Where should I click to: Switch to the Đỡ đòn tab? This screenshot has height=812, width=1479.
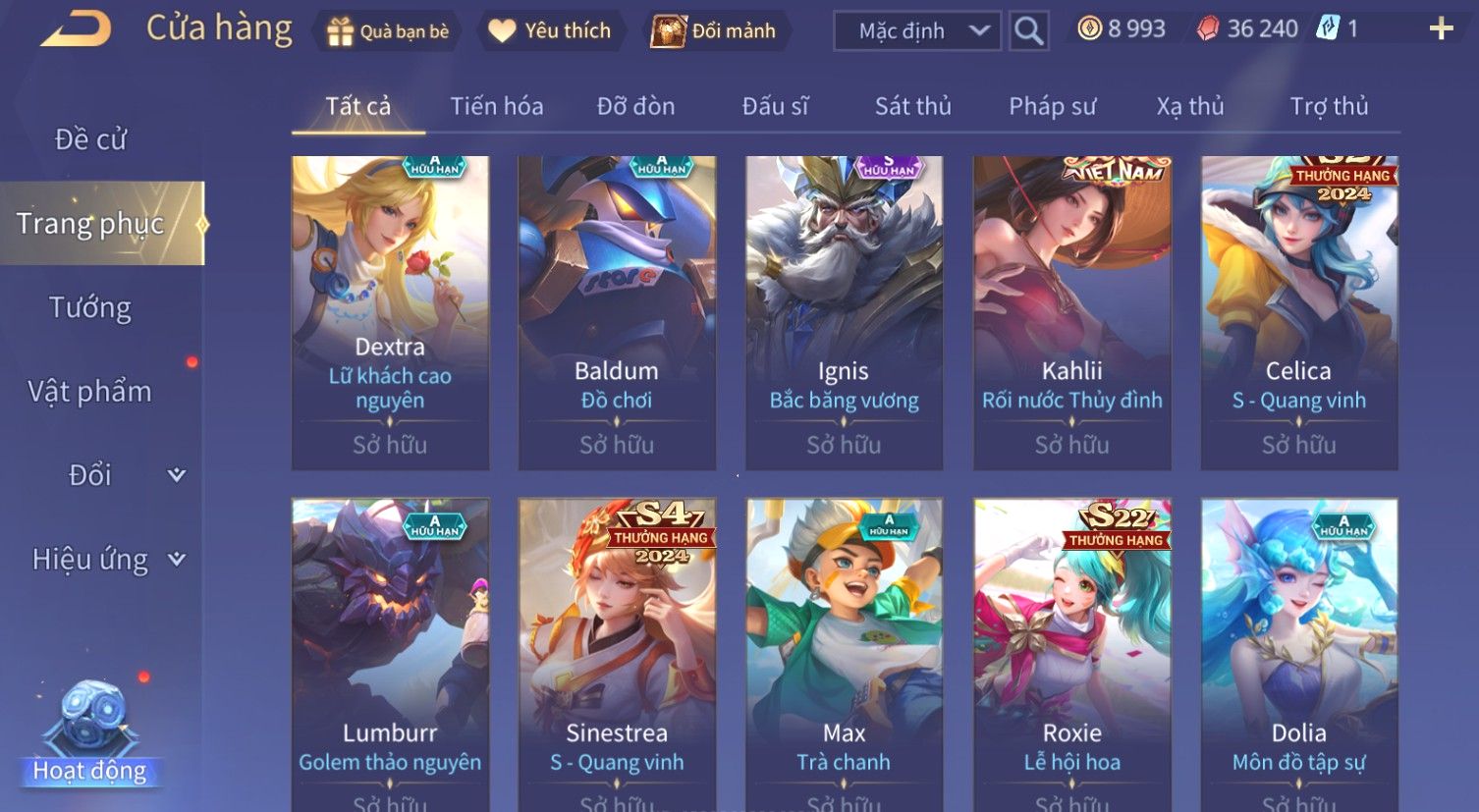click(x=635, y=106)
